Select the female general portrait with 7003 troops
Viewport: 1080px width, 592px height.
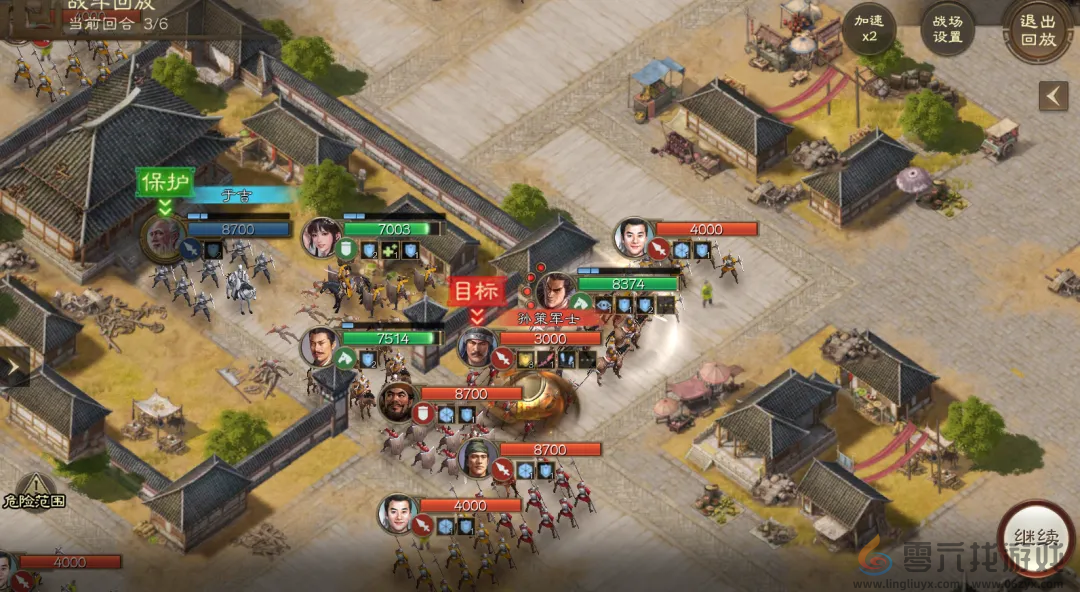[x=322, y=237]
